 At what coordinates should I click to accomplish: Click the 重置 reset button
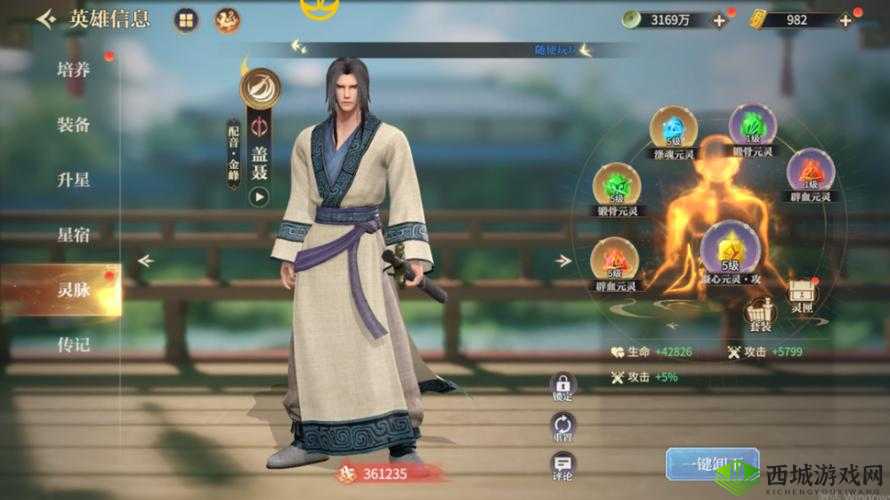563,427
